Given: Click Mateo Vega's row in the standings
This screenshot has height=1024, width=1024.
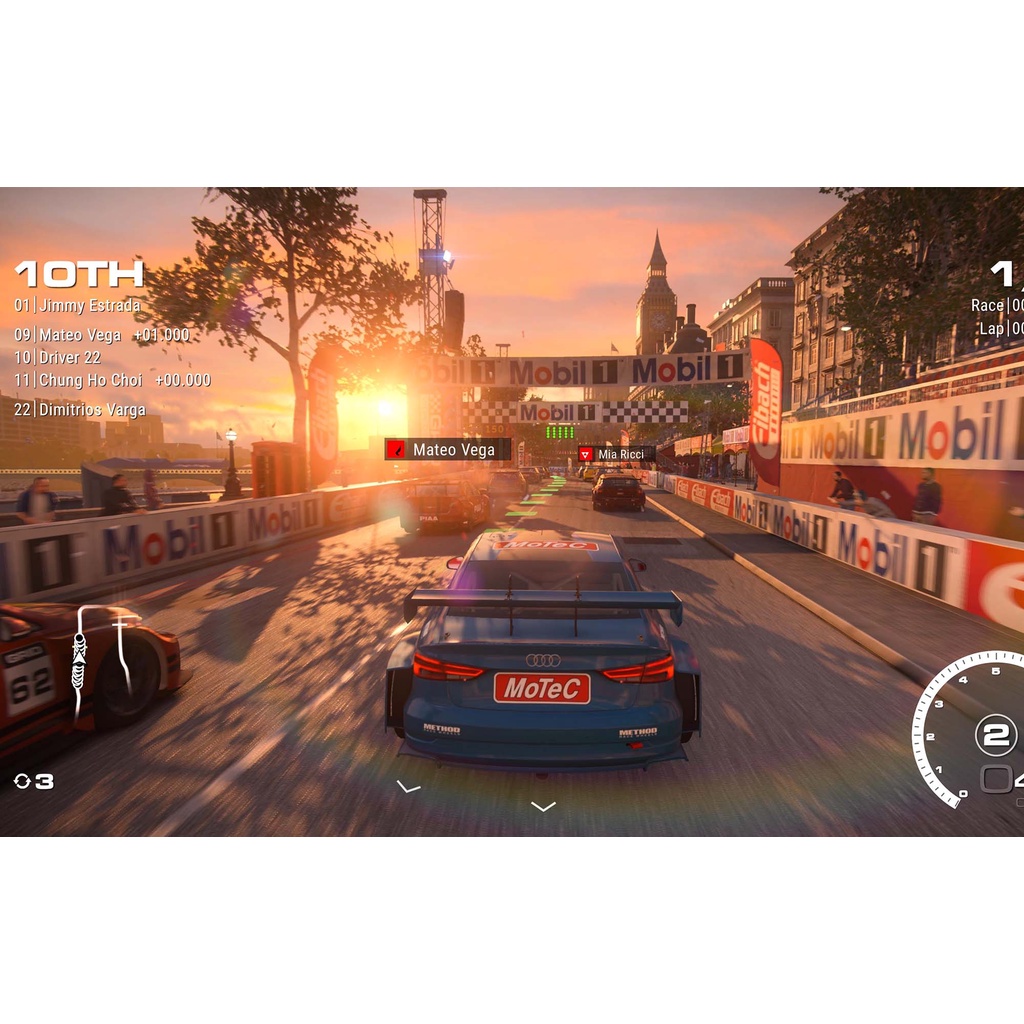Looking at the screenshot, I should coord(102,335).
